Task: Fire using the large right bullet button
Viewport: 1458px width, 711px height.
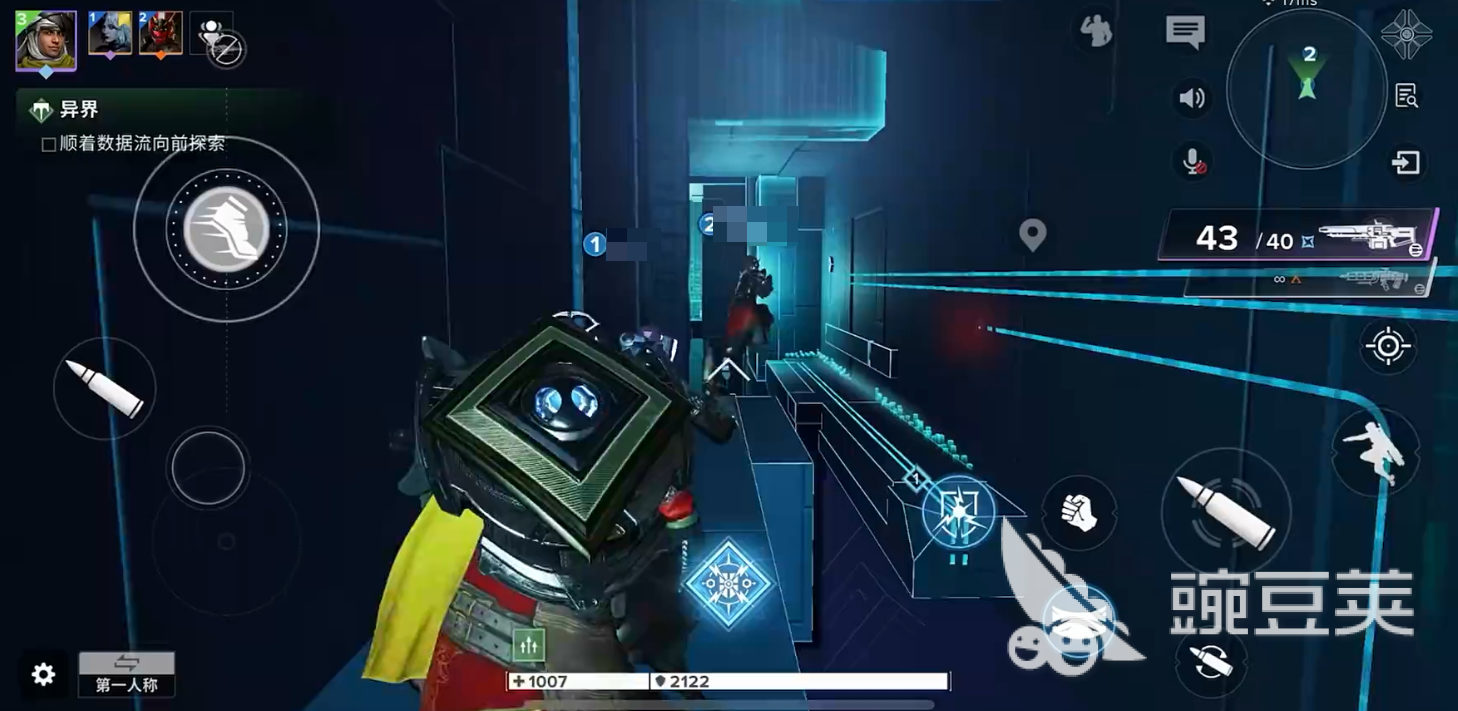Action: (1226, 512)
